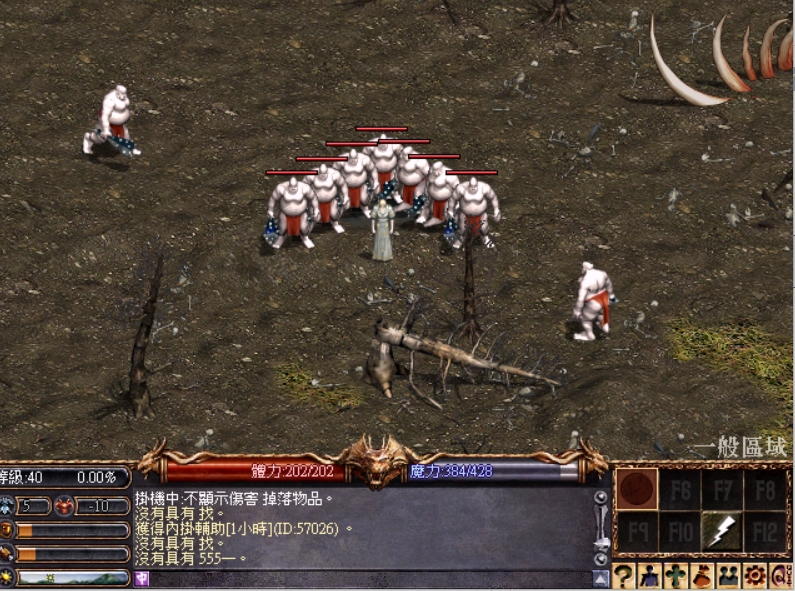Select the F8 hotkey slot
This screenshot has height=591, width=795.
click(x=766, y=490)
